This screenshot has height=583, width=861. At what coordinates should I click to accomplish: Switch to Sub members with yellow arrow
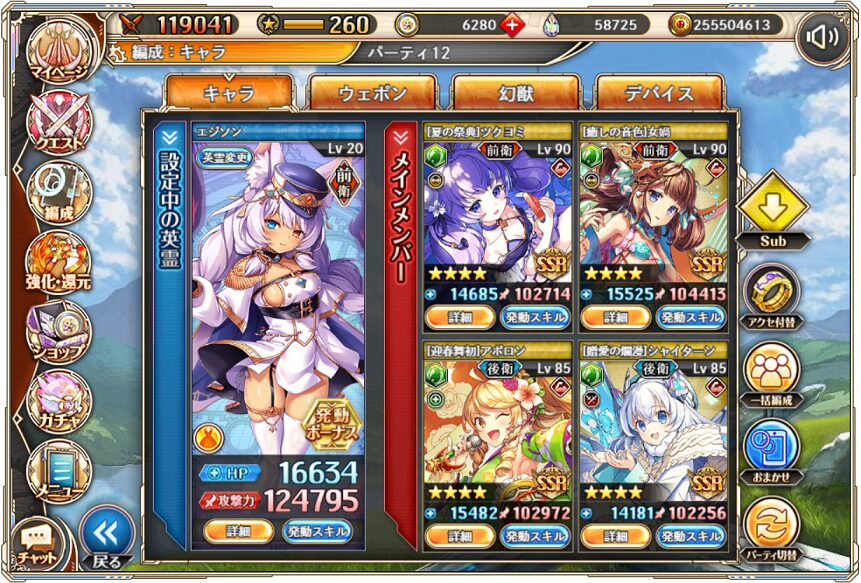(x=772, y=211)
